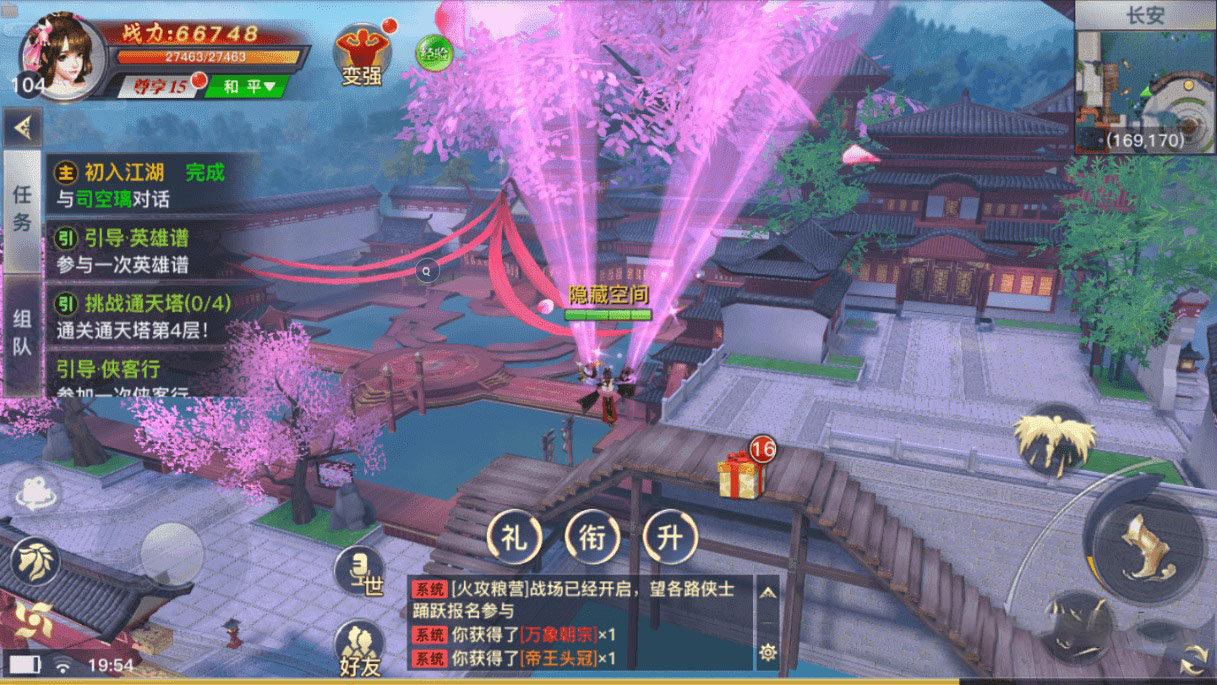Click the round 升 button
This screenshot has height=685, width=1217.
click(670, 537)
